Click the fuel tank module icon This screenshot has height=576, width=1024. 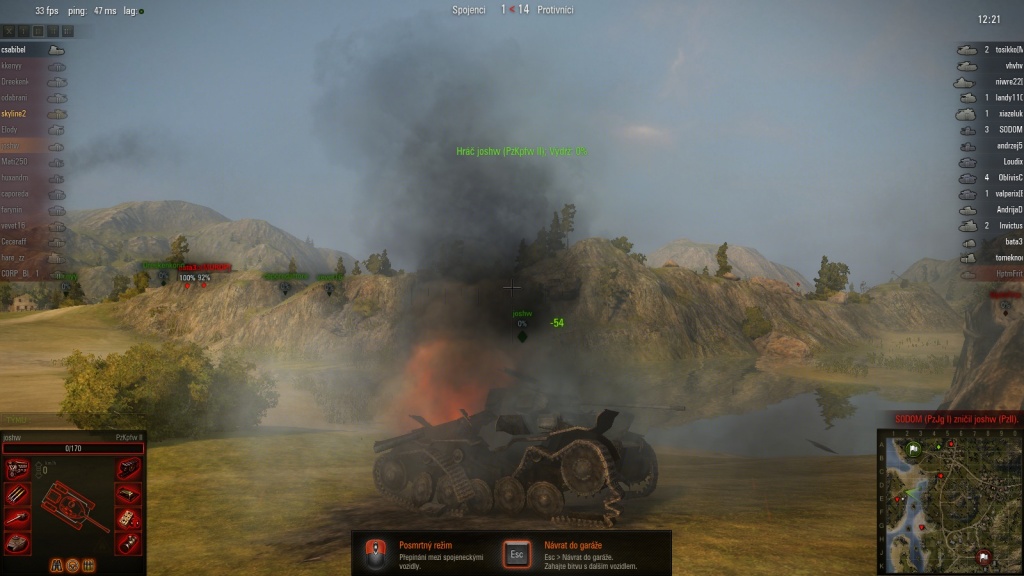pyautogui.click(x=129, y=494)
